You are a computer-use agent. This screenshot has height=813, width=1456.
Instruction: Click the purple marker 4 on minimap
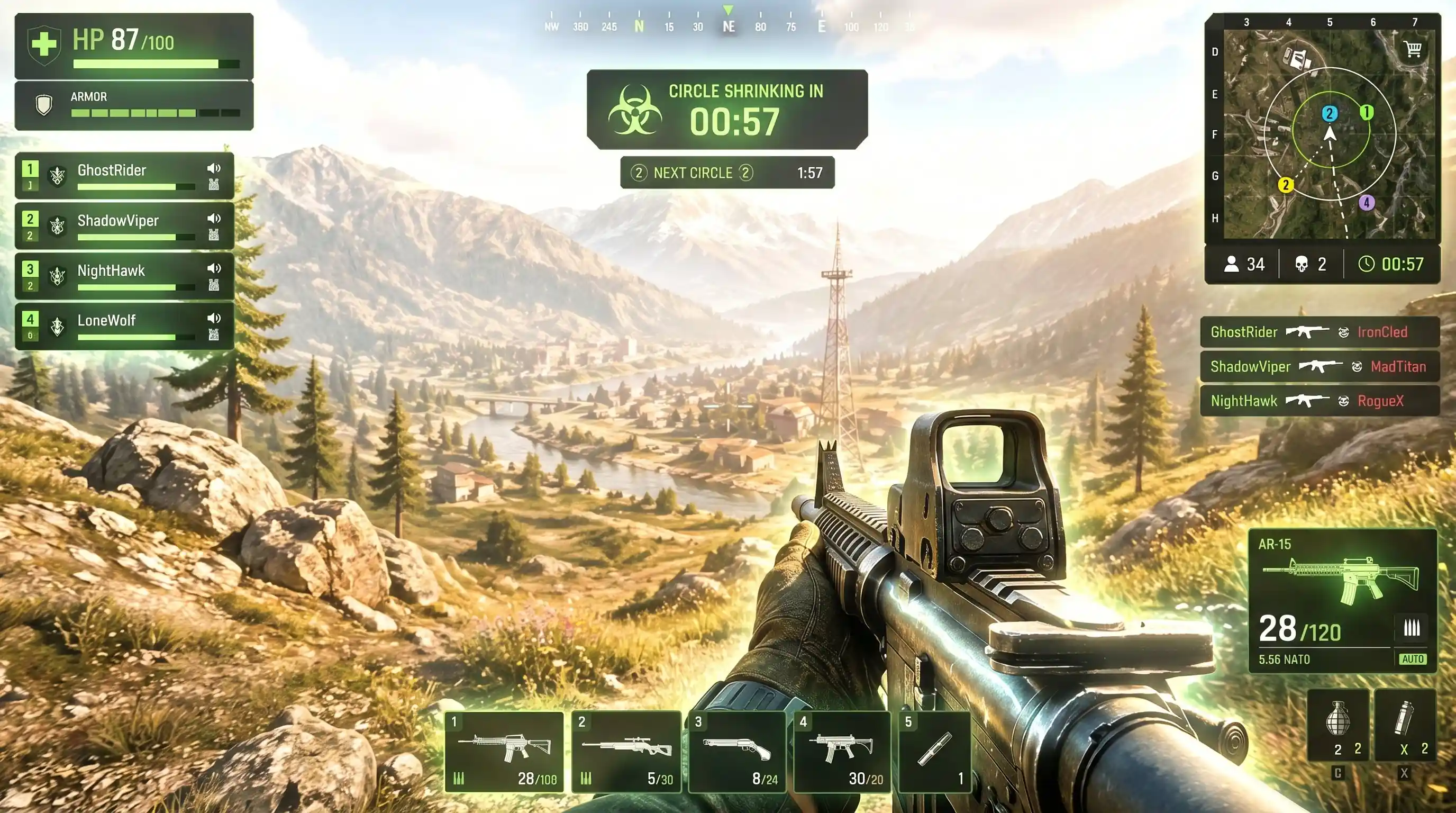pyautogui.click(x=1367, y=202)
